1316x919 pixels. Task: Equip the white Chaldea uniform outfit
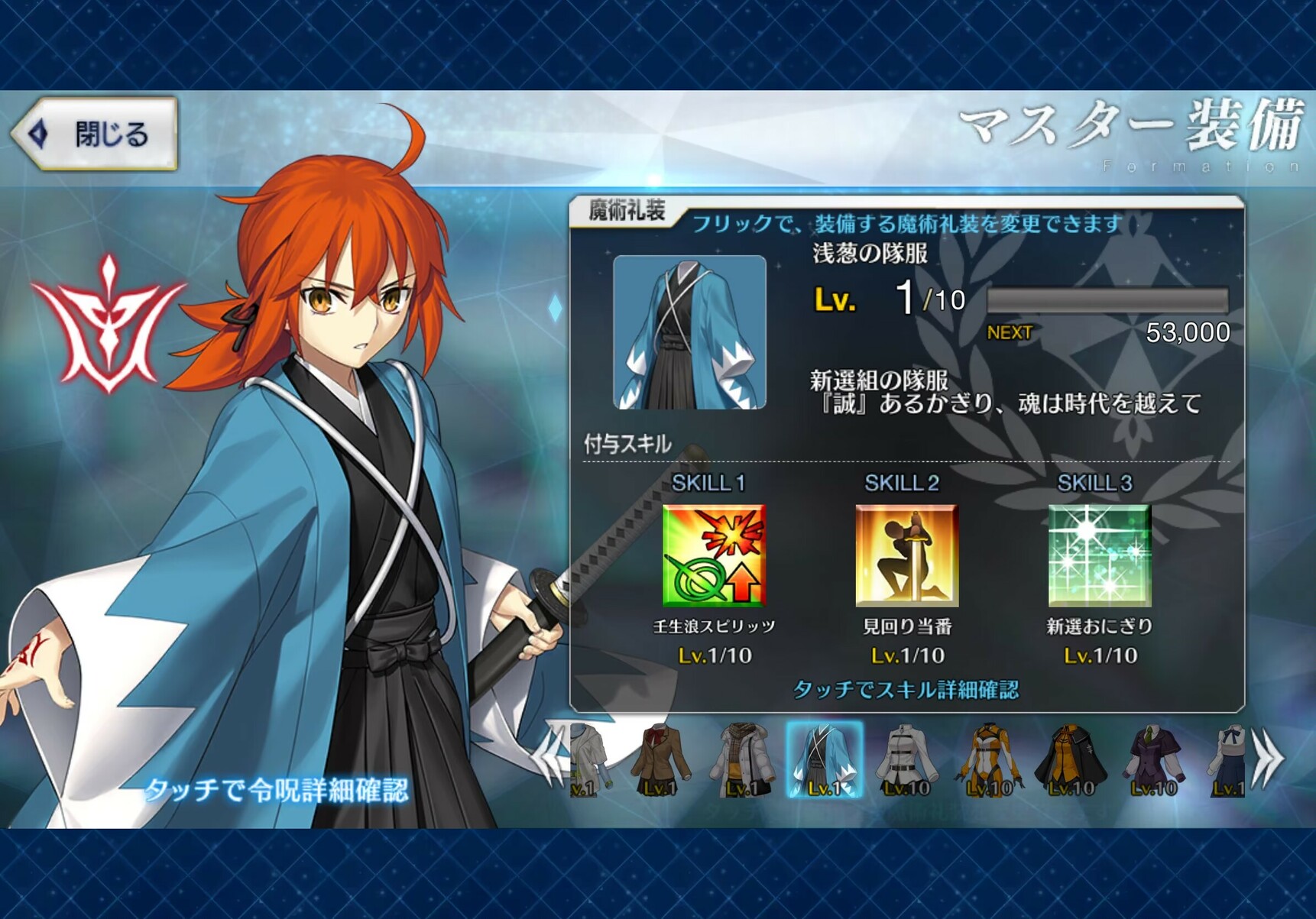906,760
